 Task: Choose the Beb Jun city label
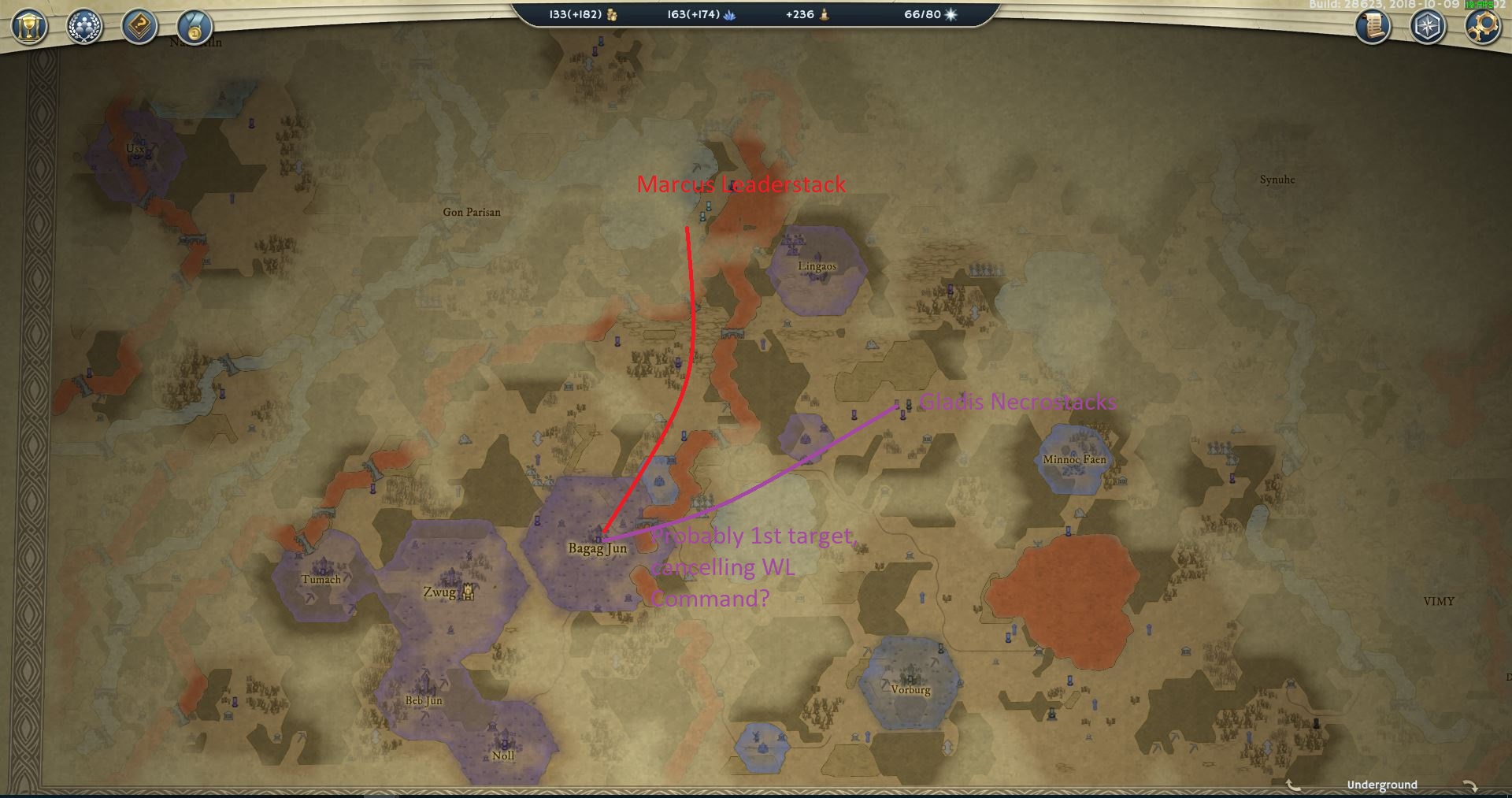tap(424, 700)
